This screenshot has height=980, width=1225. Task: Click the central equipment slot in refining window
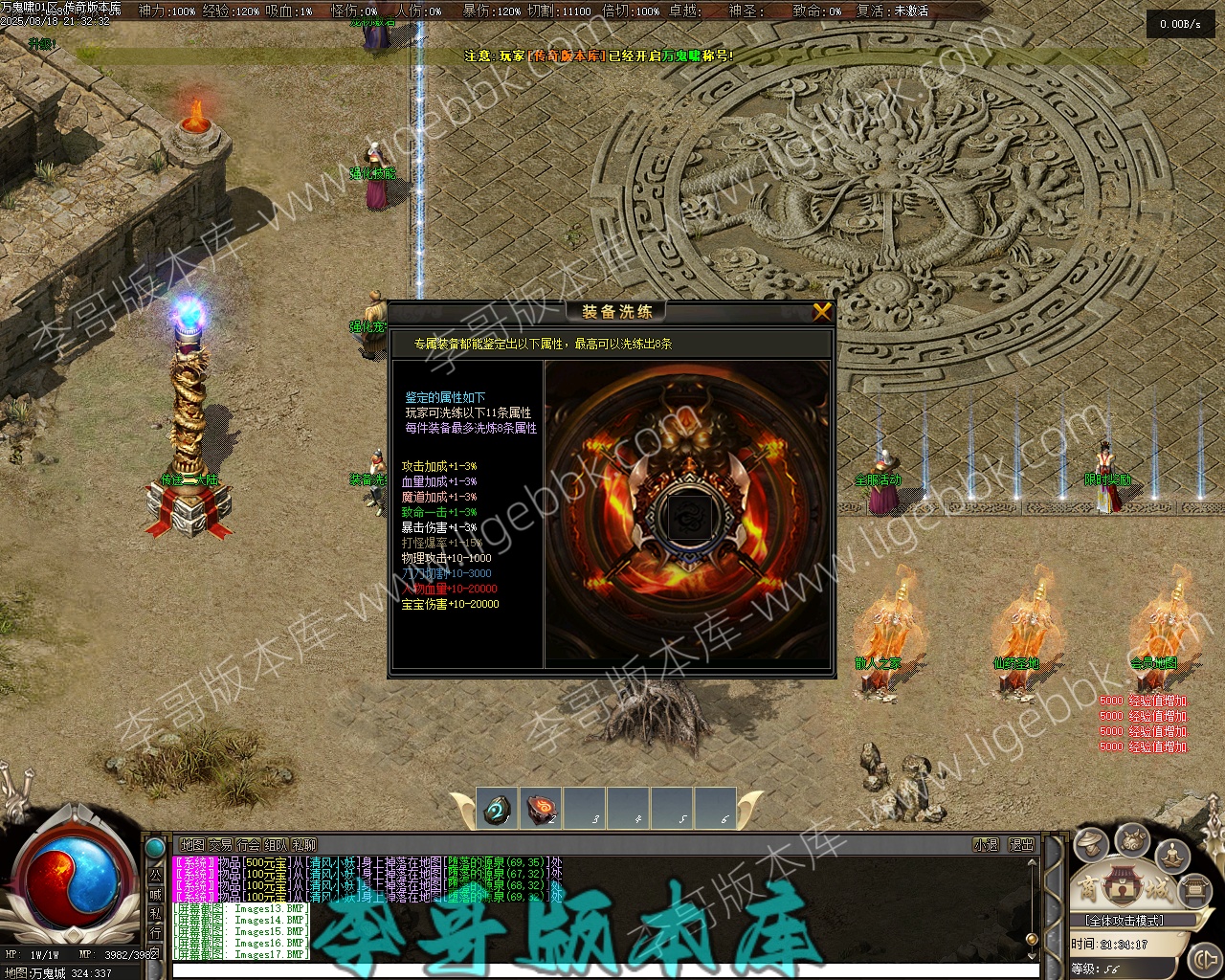(x=686, y=517)
